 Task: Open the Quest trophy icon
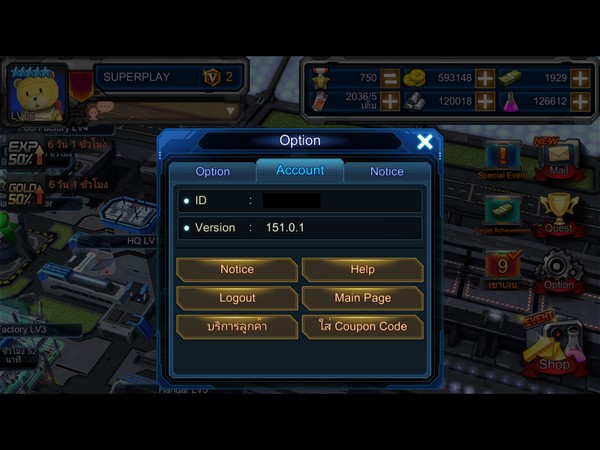pos(558,211)
